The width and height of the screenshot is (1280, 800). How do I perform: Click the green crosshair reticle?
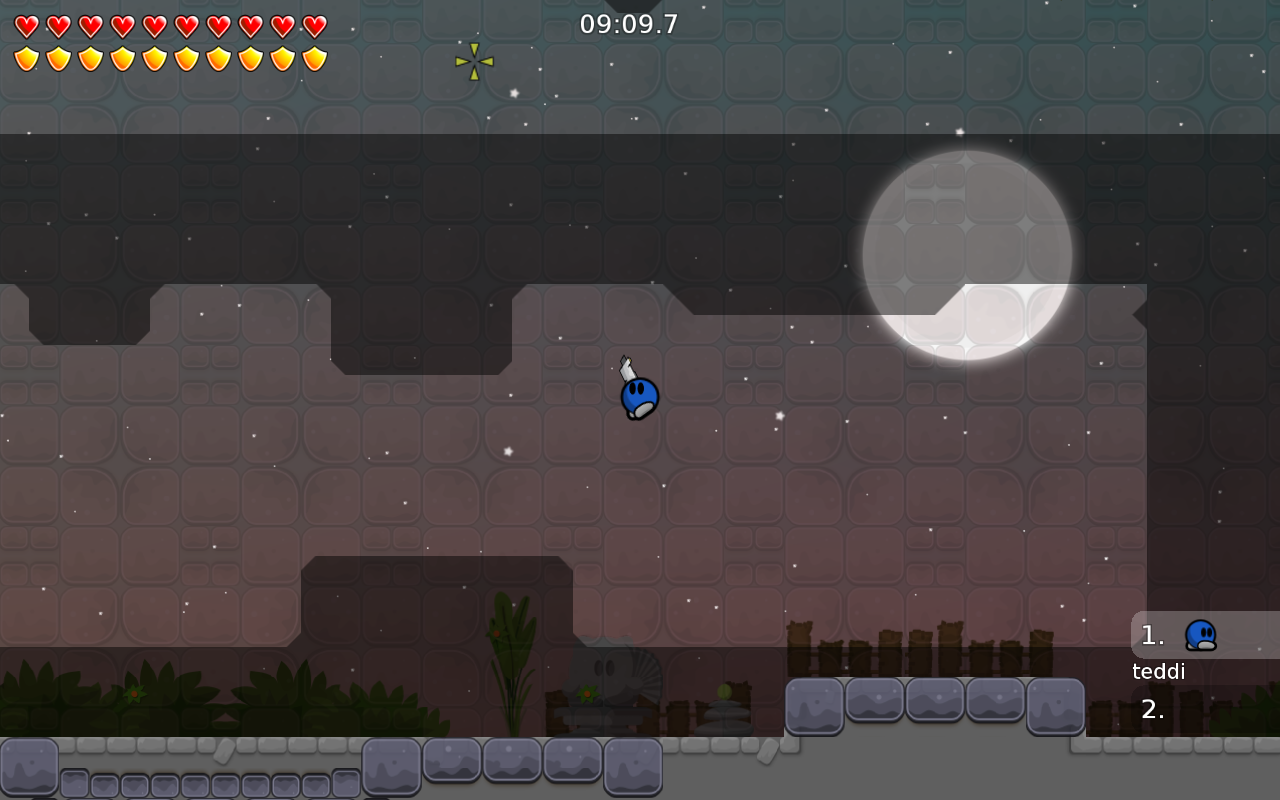pos(473,62)
